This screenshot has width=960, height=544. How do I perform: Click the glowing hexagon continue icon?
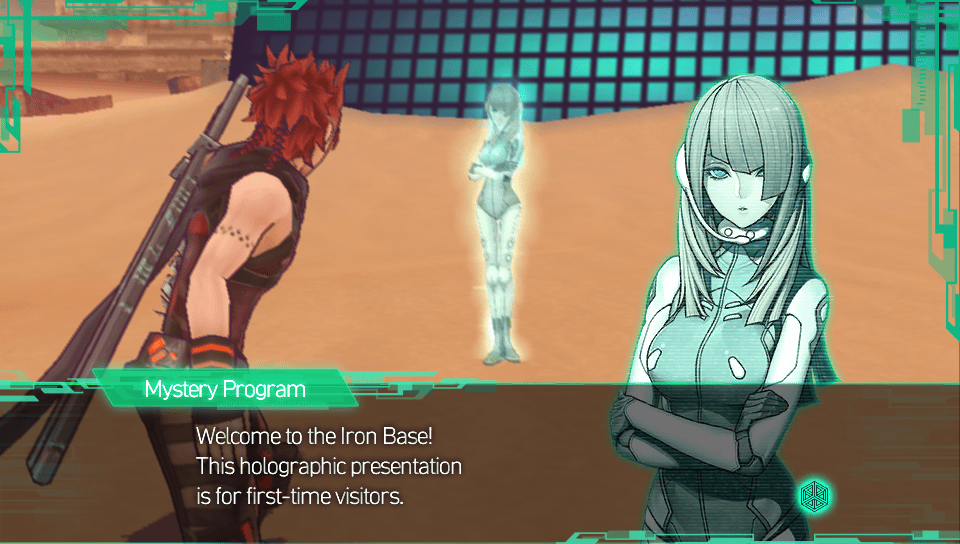[815, 494]
